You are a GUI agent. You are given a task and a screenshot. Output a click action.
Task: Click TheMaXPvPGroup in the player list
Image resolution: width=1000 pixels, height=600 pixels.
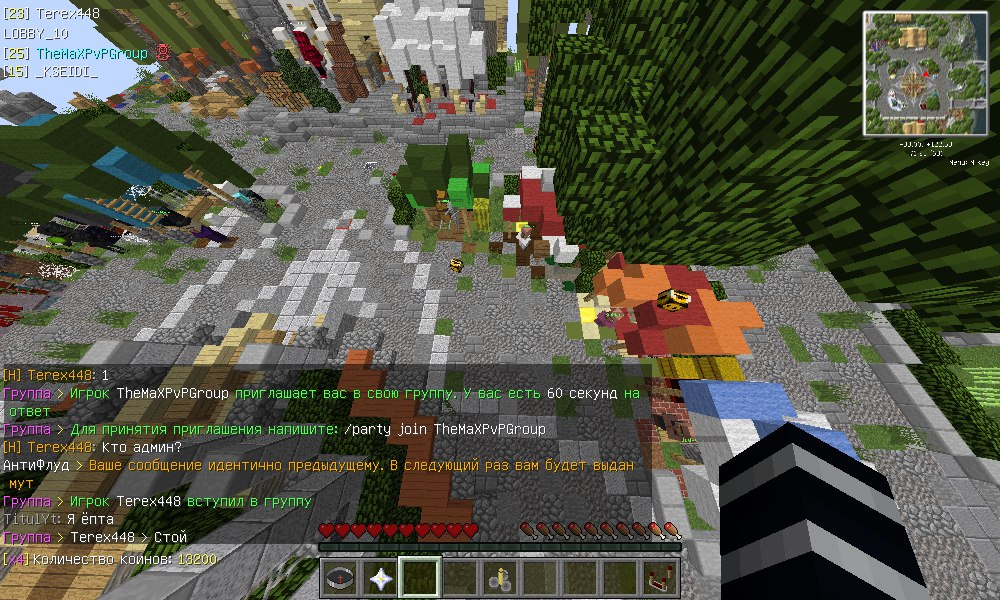91,53
